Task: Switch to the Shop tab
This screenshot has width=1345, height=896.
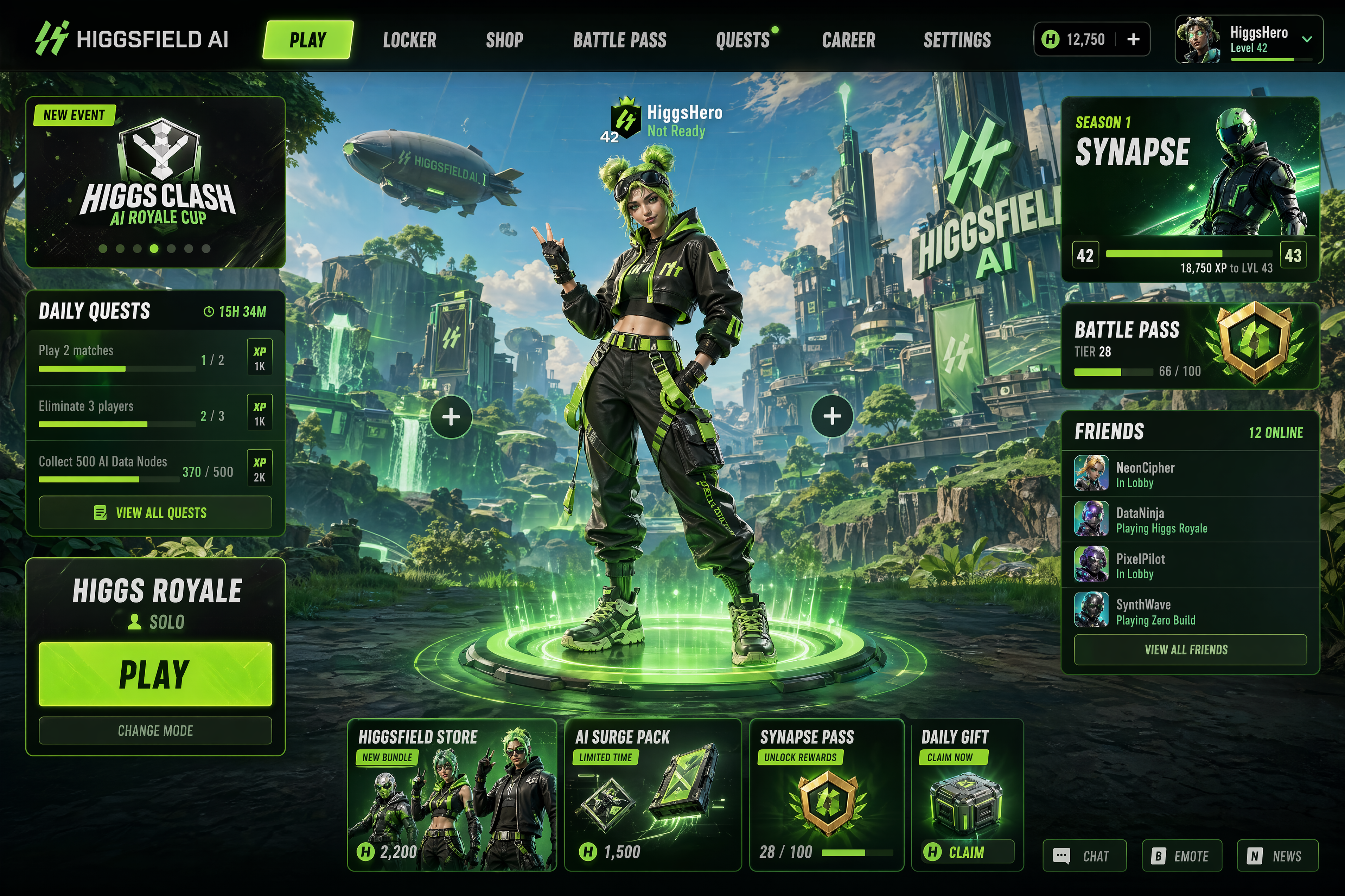Action: point(504,40)
